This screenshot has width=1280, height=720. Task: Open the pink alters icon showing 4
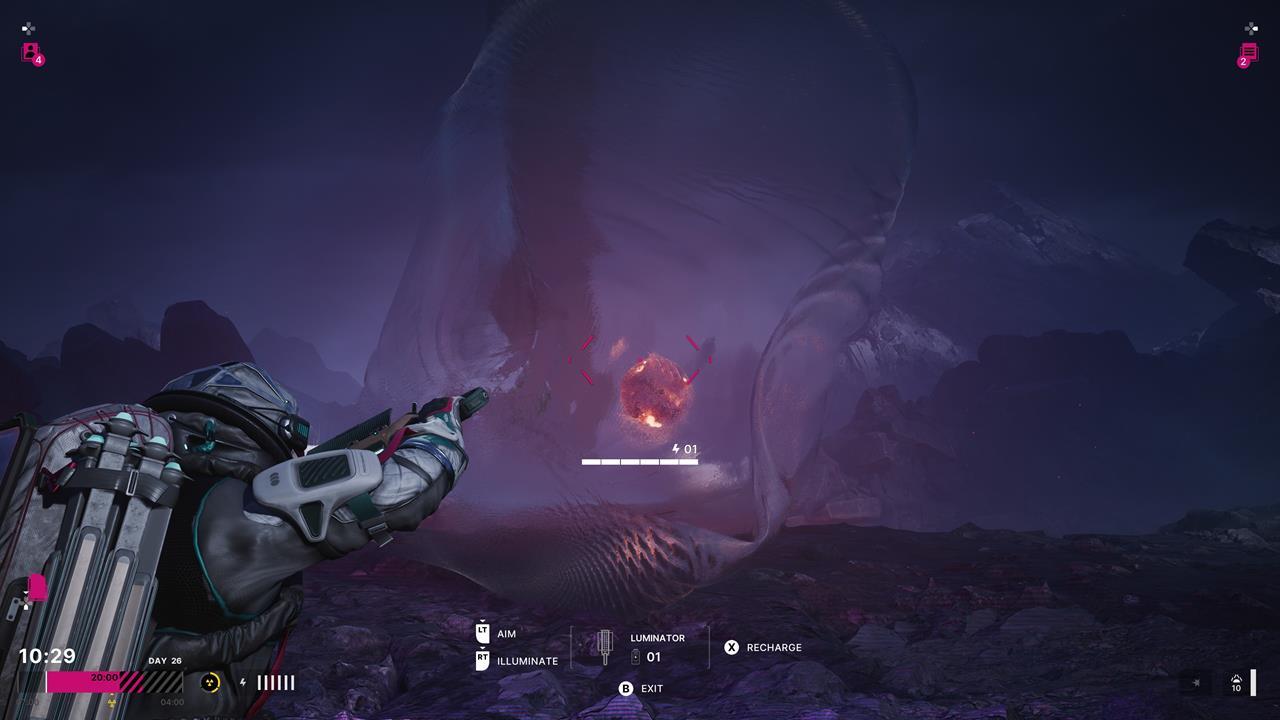pyautogui.click(x=31, y=52)
